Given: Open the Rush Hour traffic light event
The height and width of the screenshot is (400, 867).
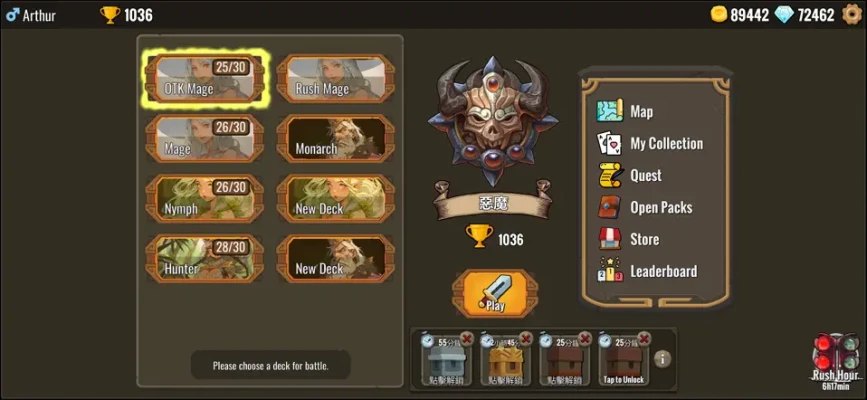Looking at the screenshot, I should 836,358.
